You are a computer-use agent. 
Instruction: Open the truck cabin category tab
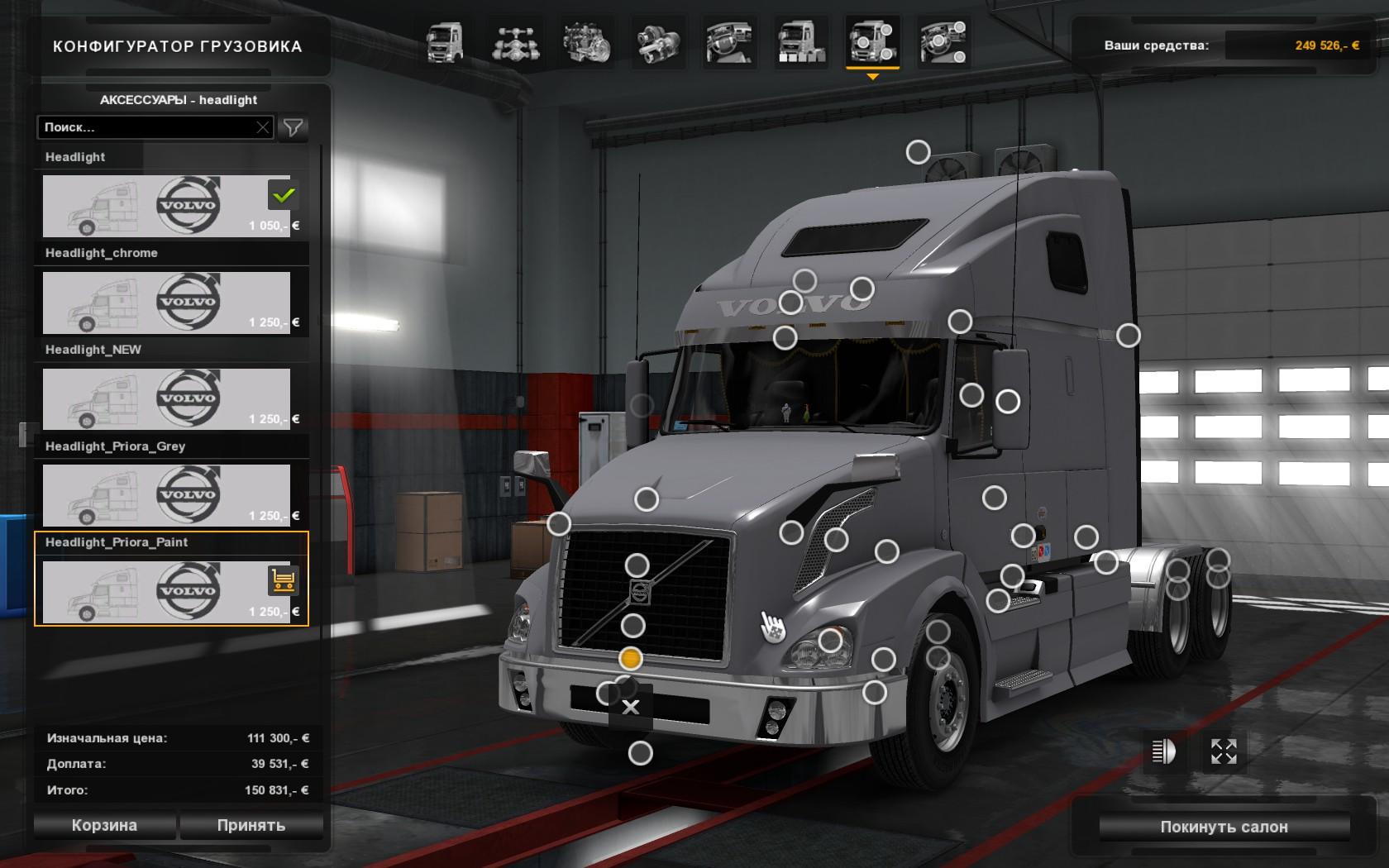(x=445, y=42)
